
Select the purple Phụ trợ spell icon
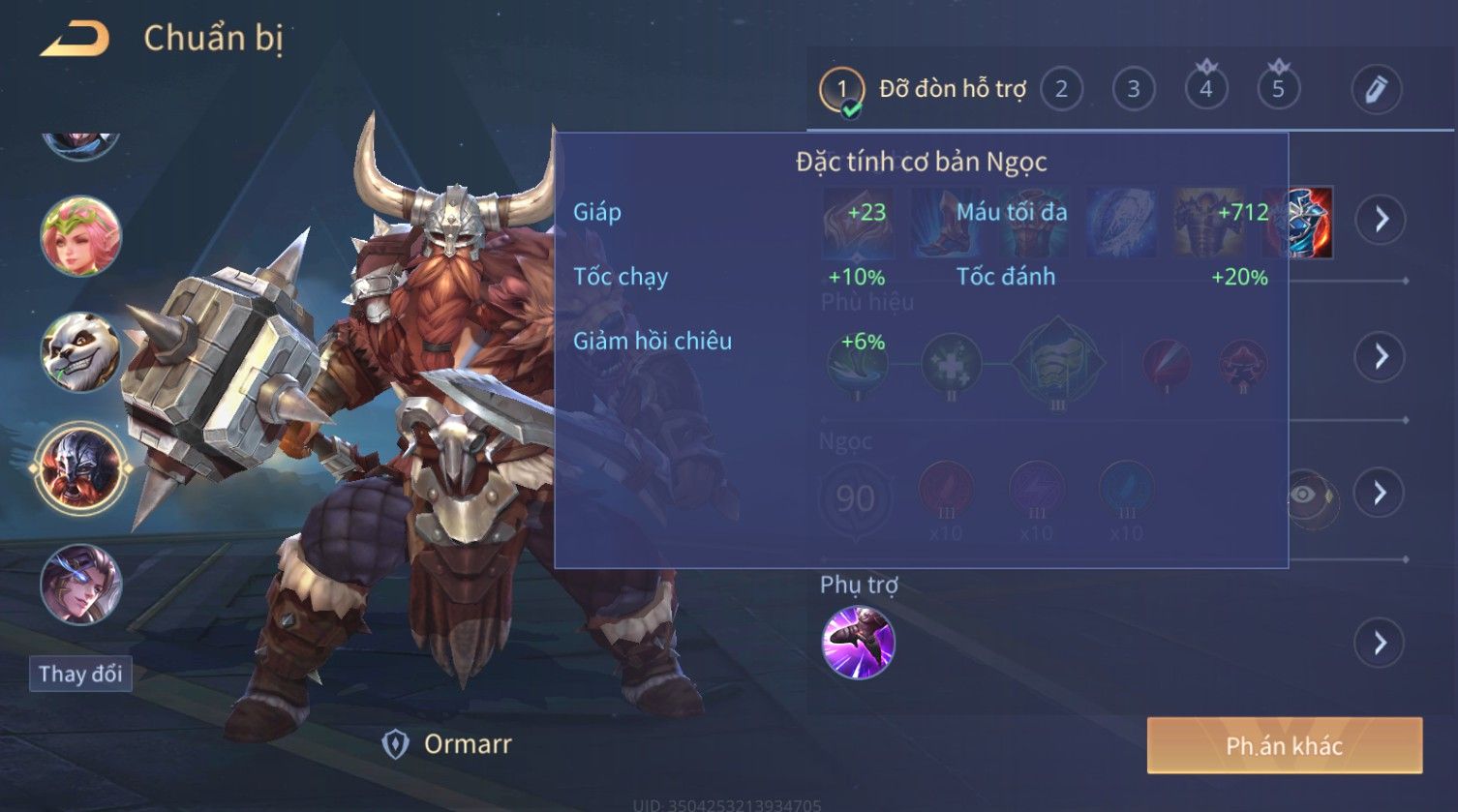[x=858, y=643]
